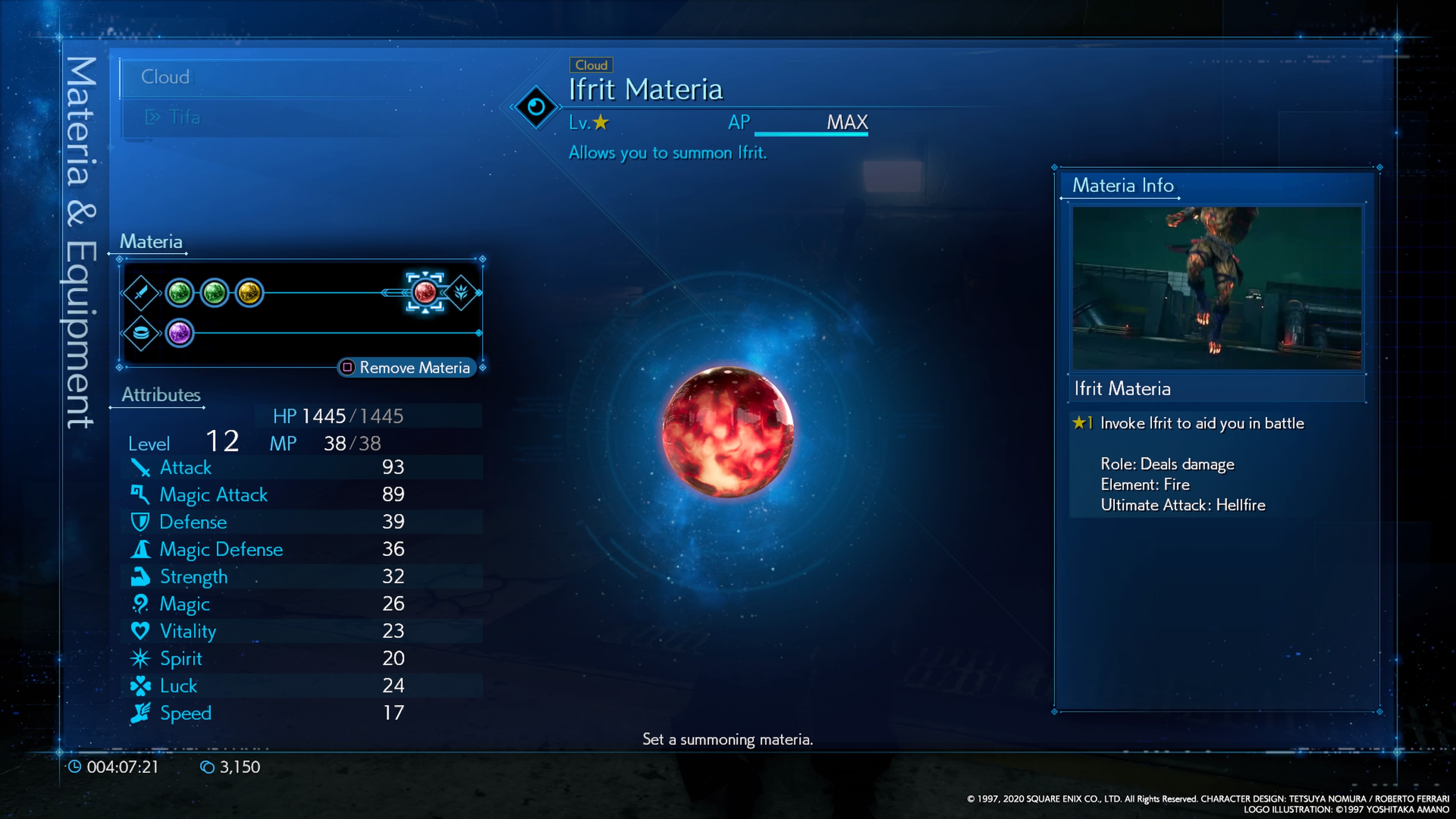Remove Materia from the selected slot
Screen dimensions: 1456x819
[x=407, y=368]
